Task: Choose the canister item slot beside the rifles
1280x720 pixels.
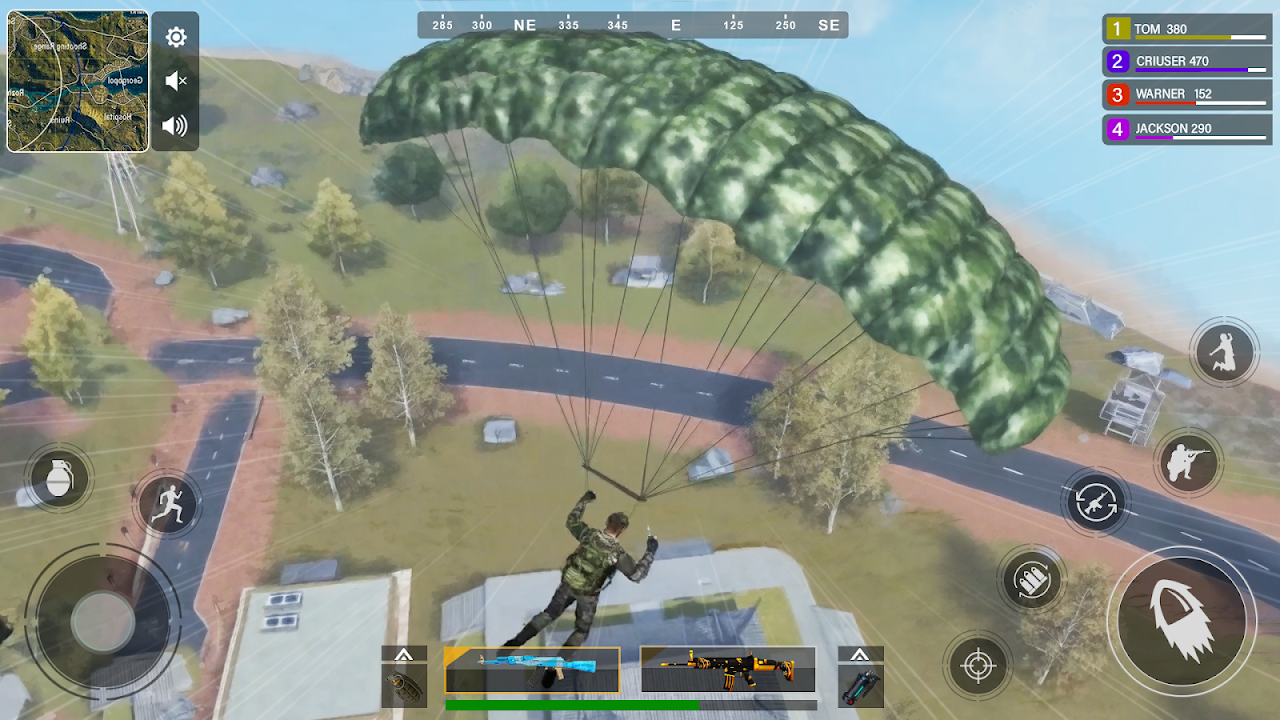Action: click(x=860, y=686)
